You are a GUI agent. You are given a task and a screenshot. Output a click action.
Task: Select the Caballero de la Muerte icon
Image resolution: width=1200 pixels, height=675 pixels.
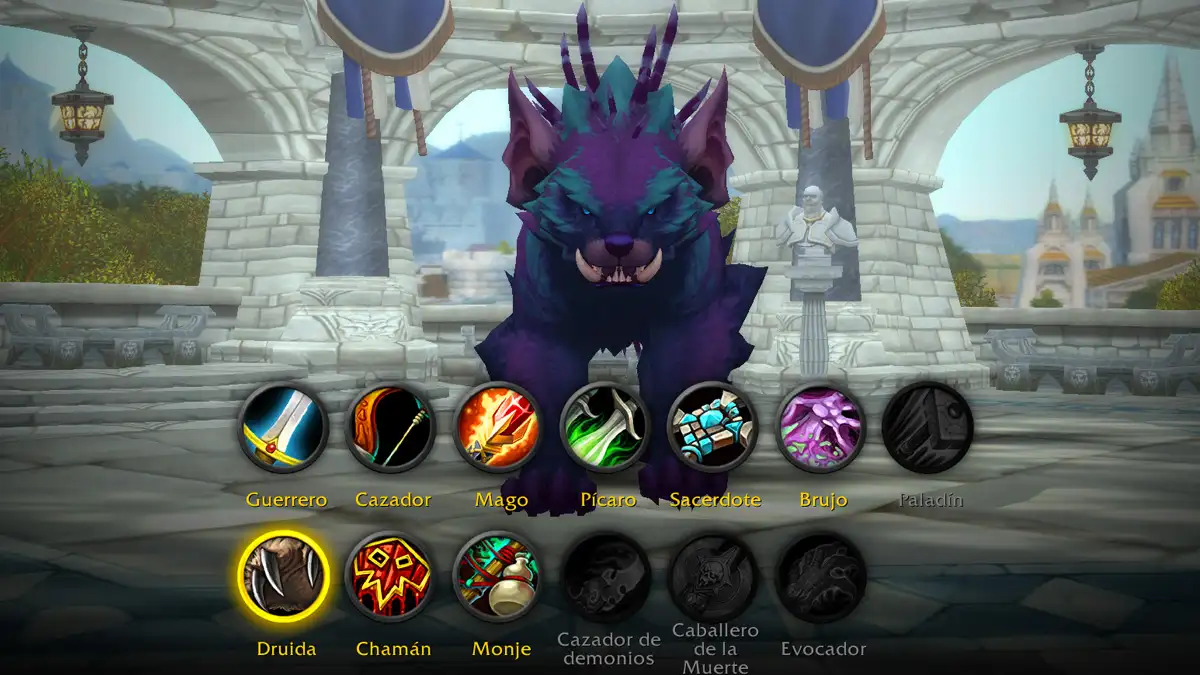pyautogui.click(x=713, y=577)
